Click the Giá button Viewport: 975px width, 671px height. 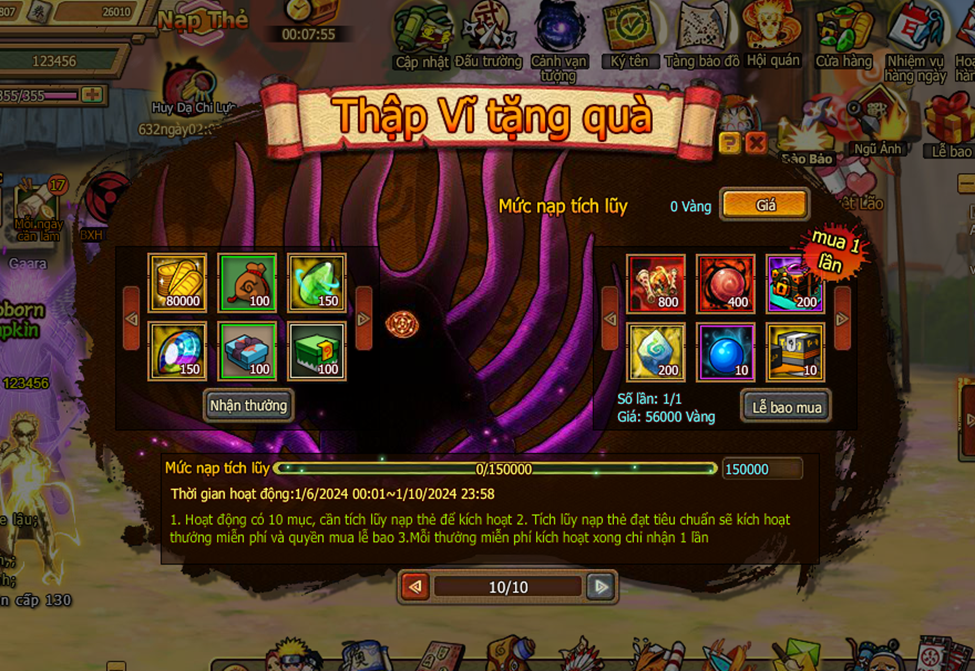click(x=765, y=205)
